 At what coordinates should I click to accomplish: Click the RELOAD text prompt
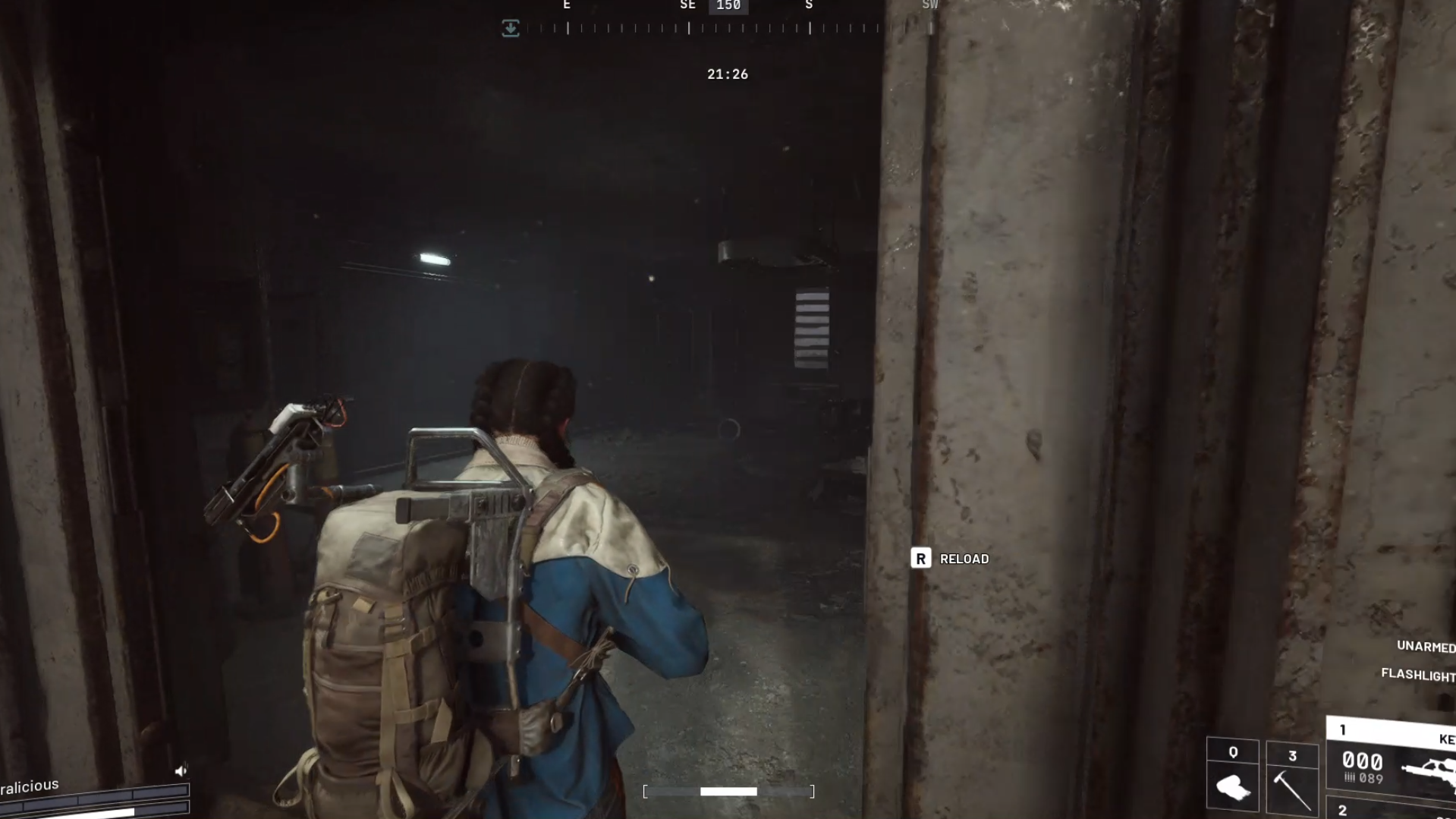(963, 559)
